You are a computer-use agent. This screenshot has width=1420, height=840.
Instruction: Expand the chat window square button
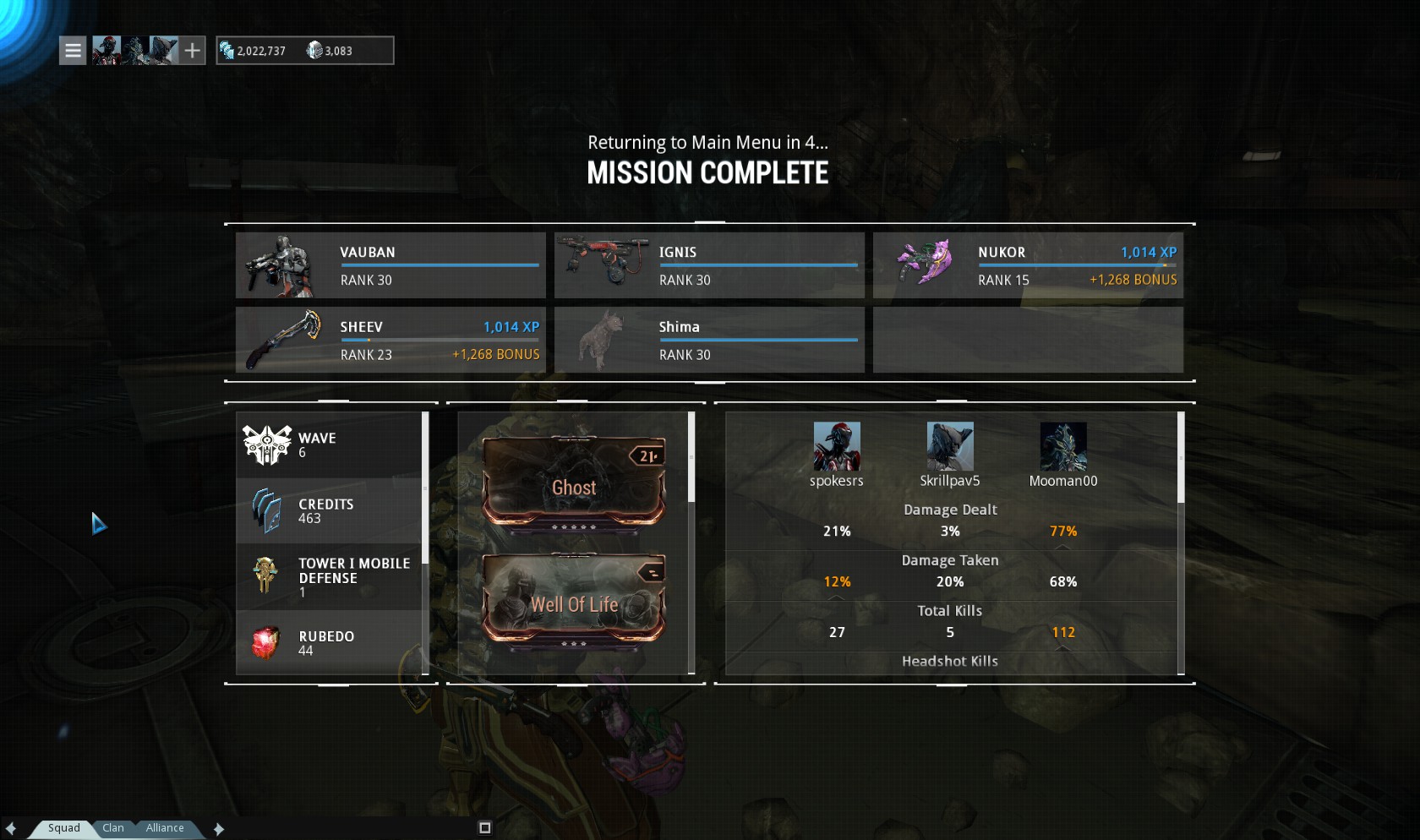(x=485, y=828)
